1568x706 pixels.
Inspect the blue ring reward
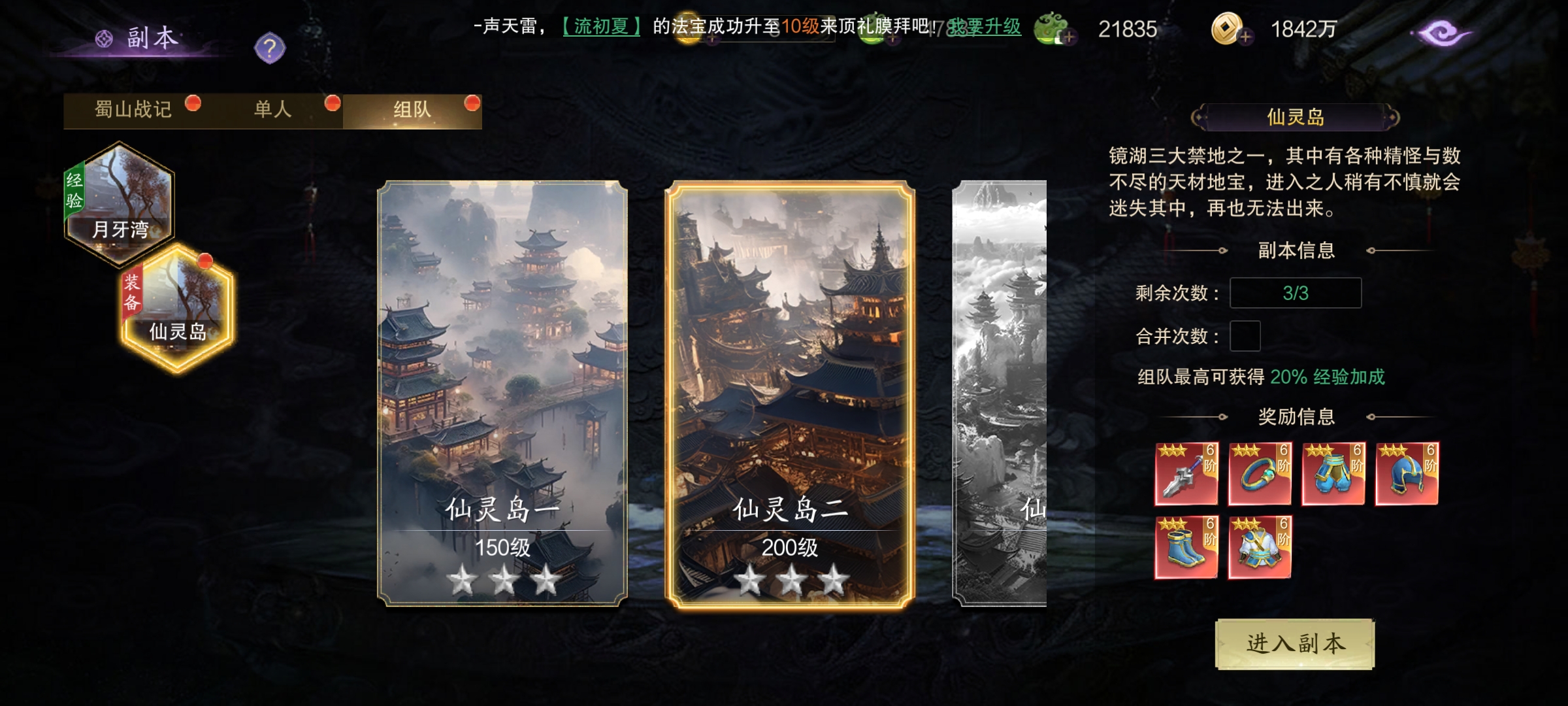click(x=1260, y=474)
